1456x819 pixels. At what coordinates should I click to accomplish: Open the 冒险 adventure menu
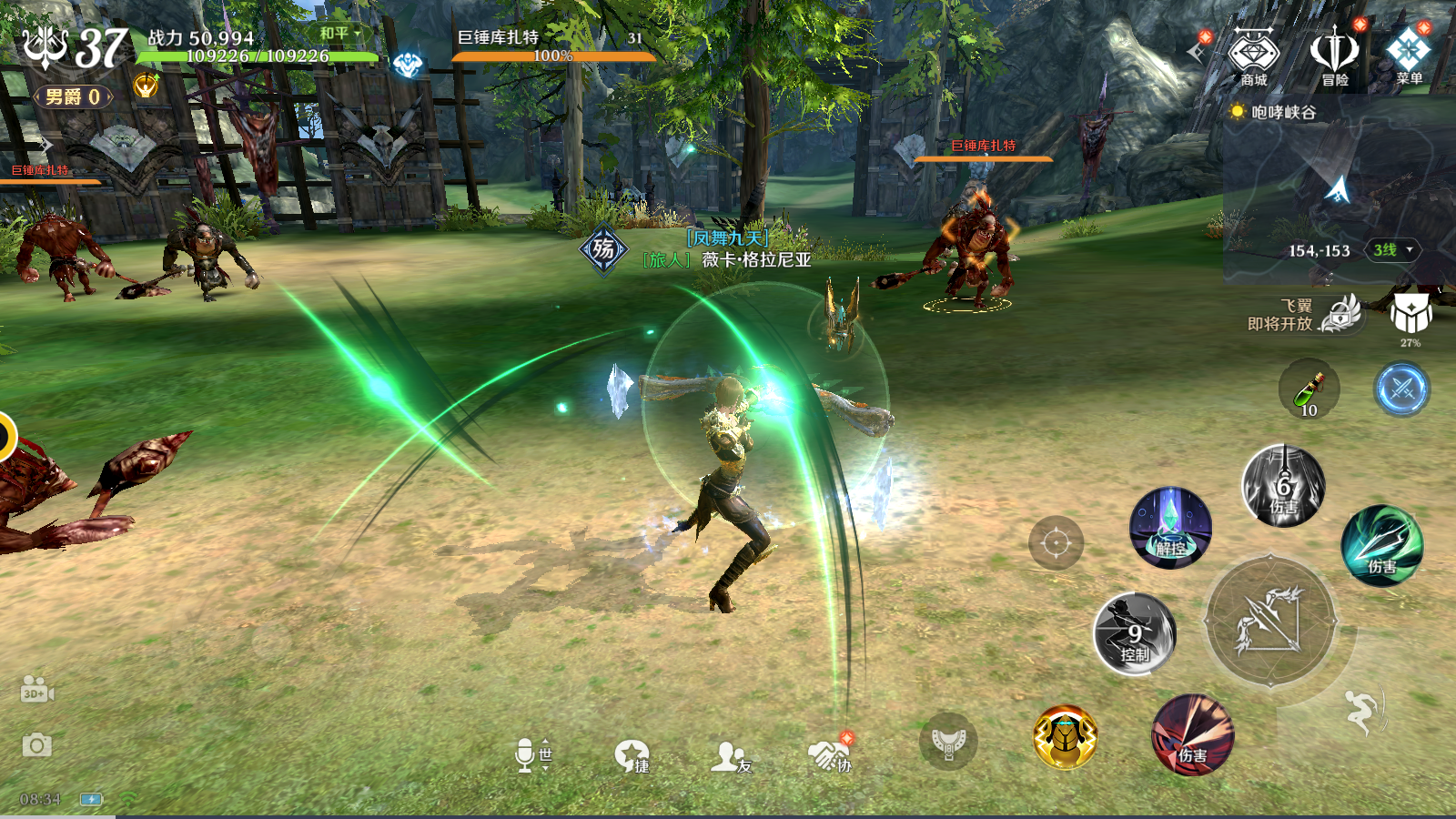point(1334,56)
